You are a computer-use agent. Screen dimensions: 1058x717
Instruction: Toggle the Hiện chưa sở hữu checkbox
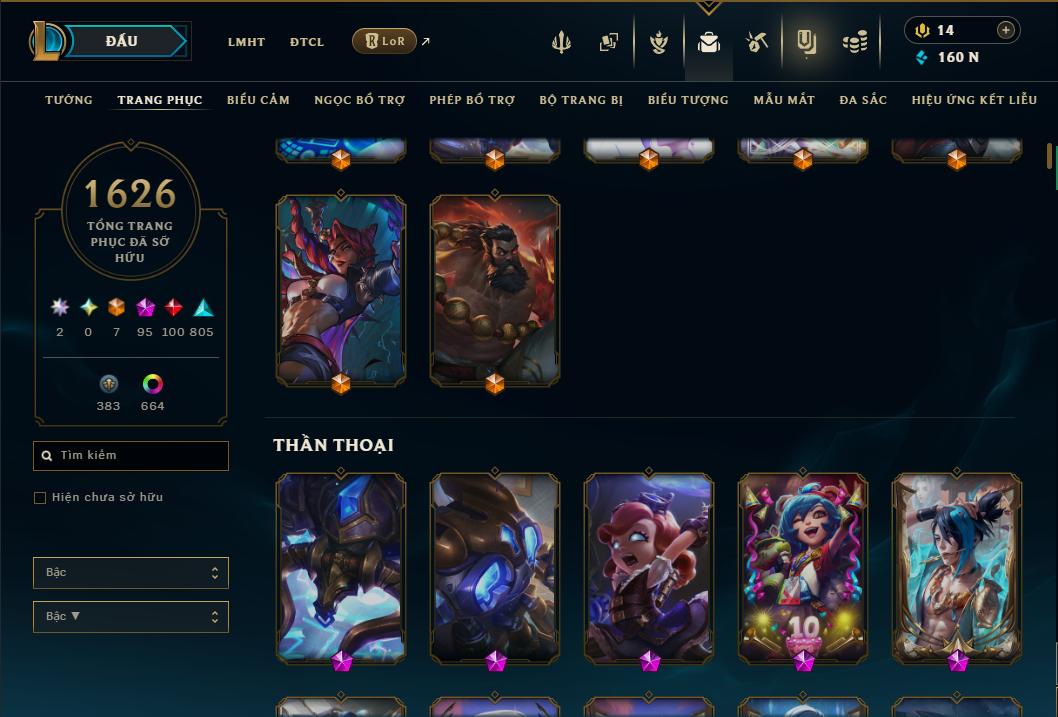click(40, 498)
